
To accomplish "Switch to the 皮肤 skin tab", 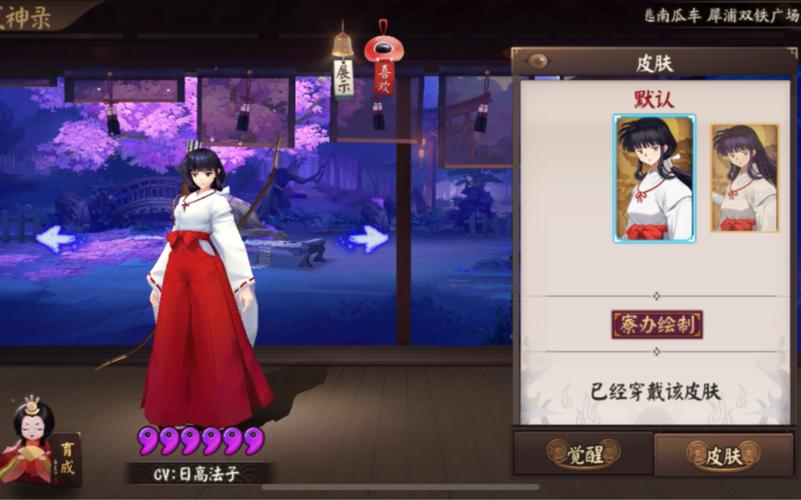I will click(723, 455).
